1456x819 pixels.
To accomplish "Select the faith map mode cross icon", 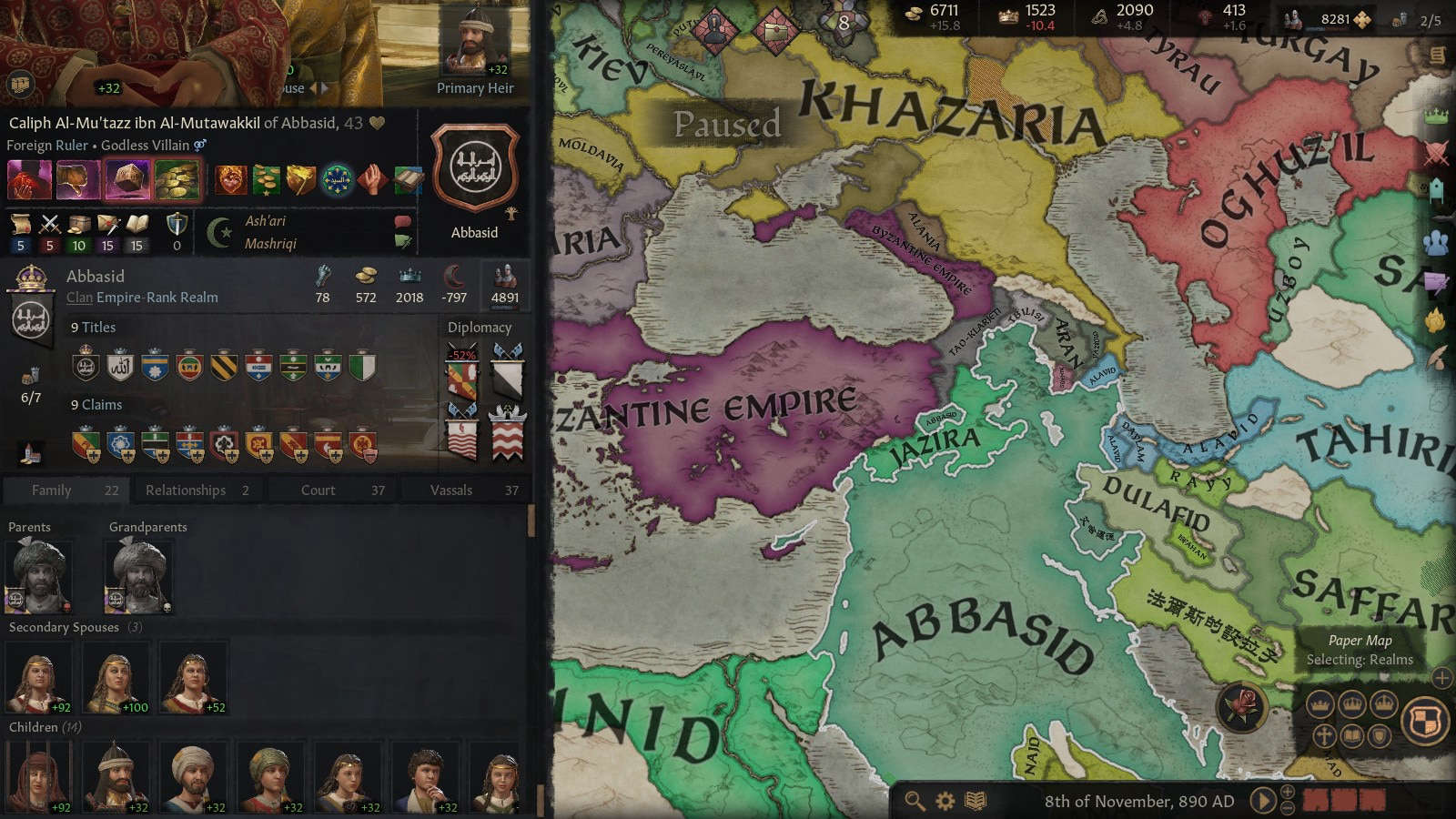I will [x=1322, y=735].
